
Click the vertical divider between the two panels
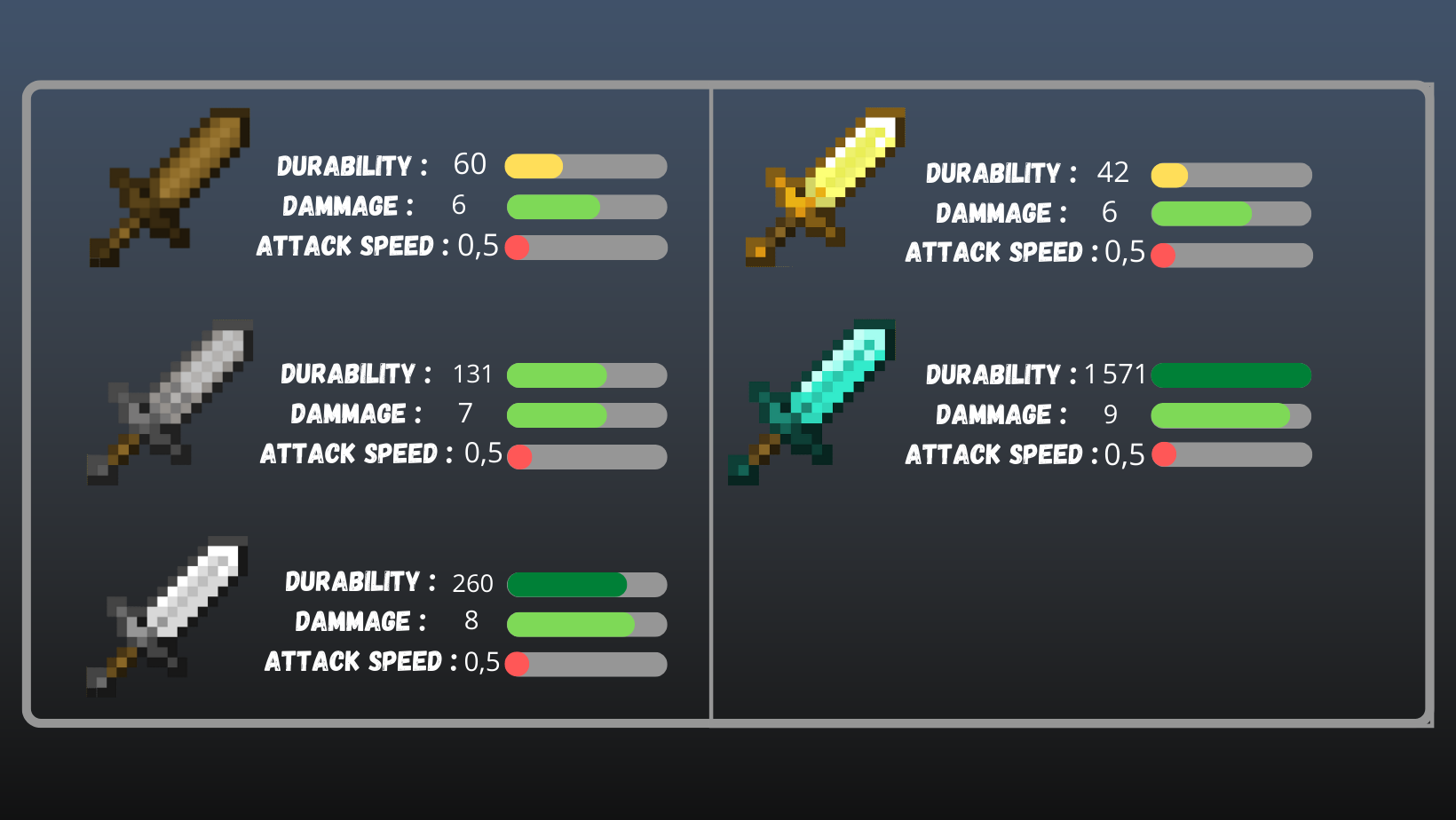(x=711, y=399)
